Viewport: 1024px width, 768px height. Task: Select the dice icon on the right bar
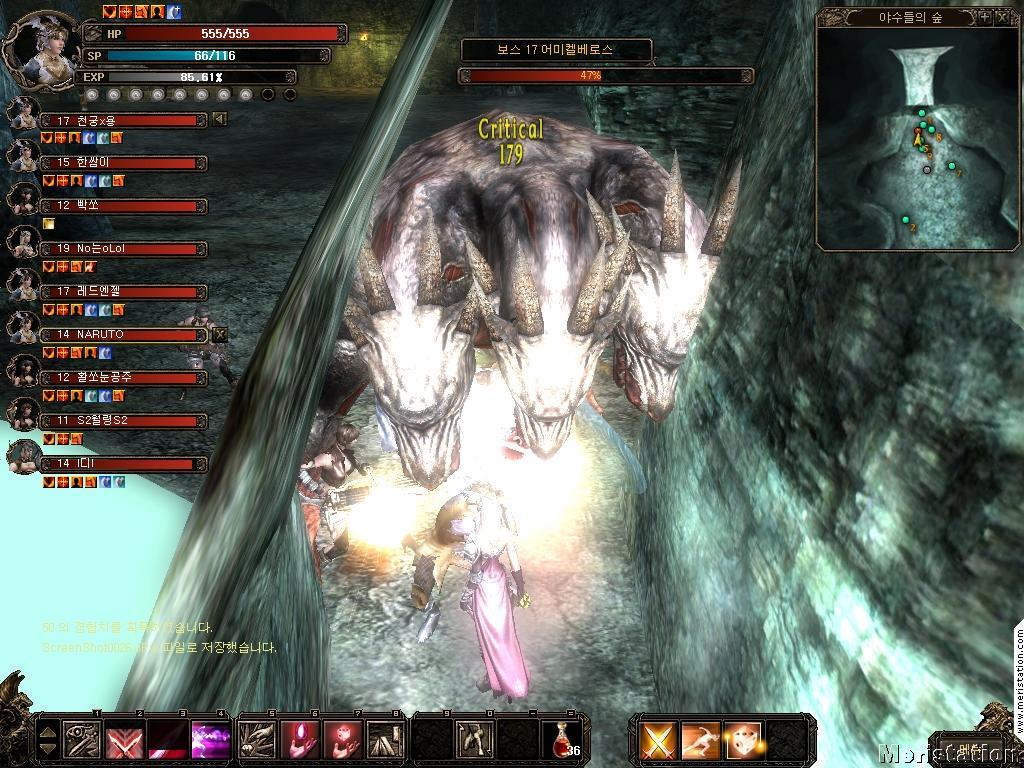(743, 740)
